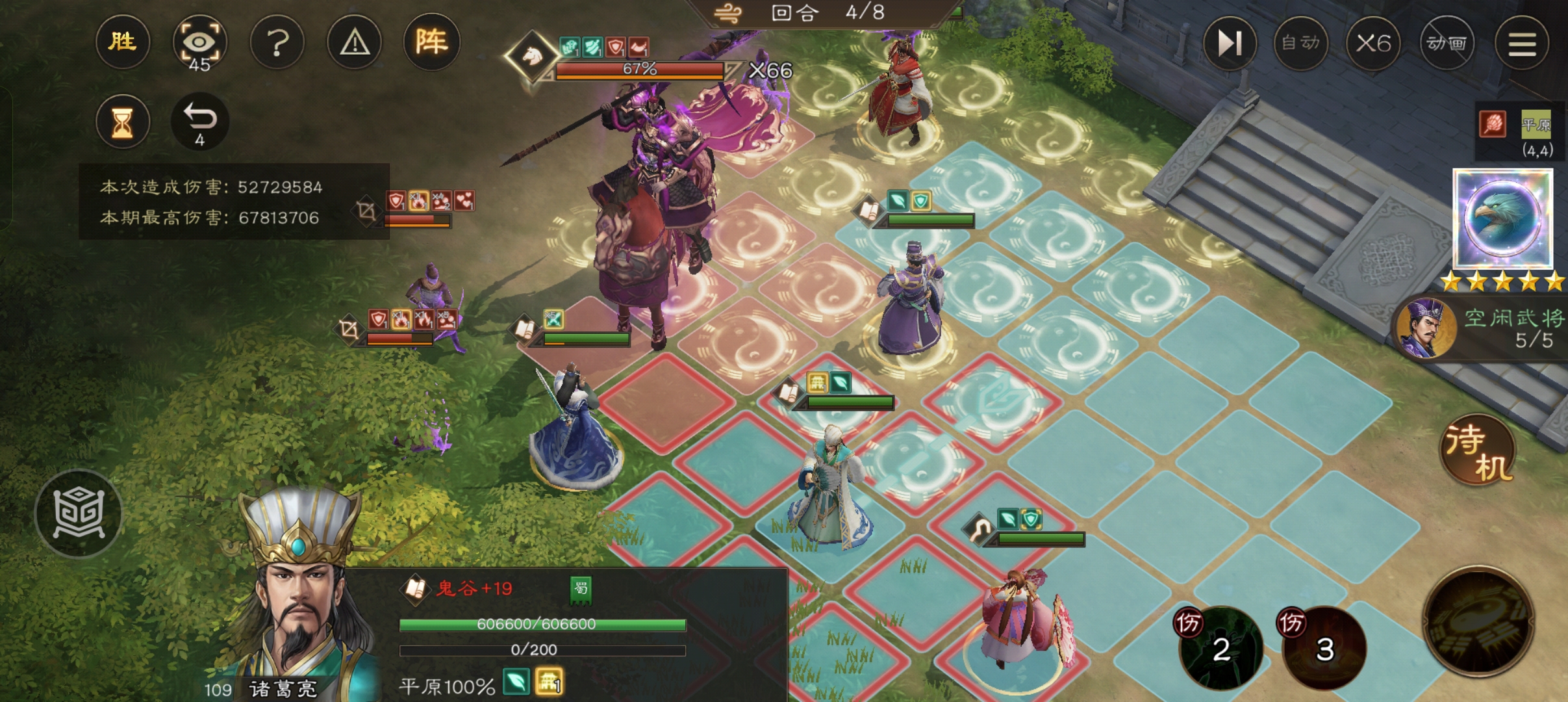Open the question mark help button

pos(277,43)
